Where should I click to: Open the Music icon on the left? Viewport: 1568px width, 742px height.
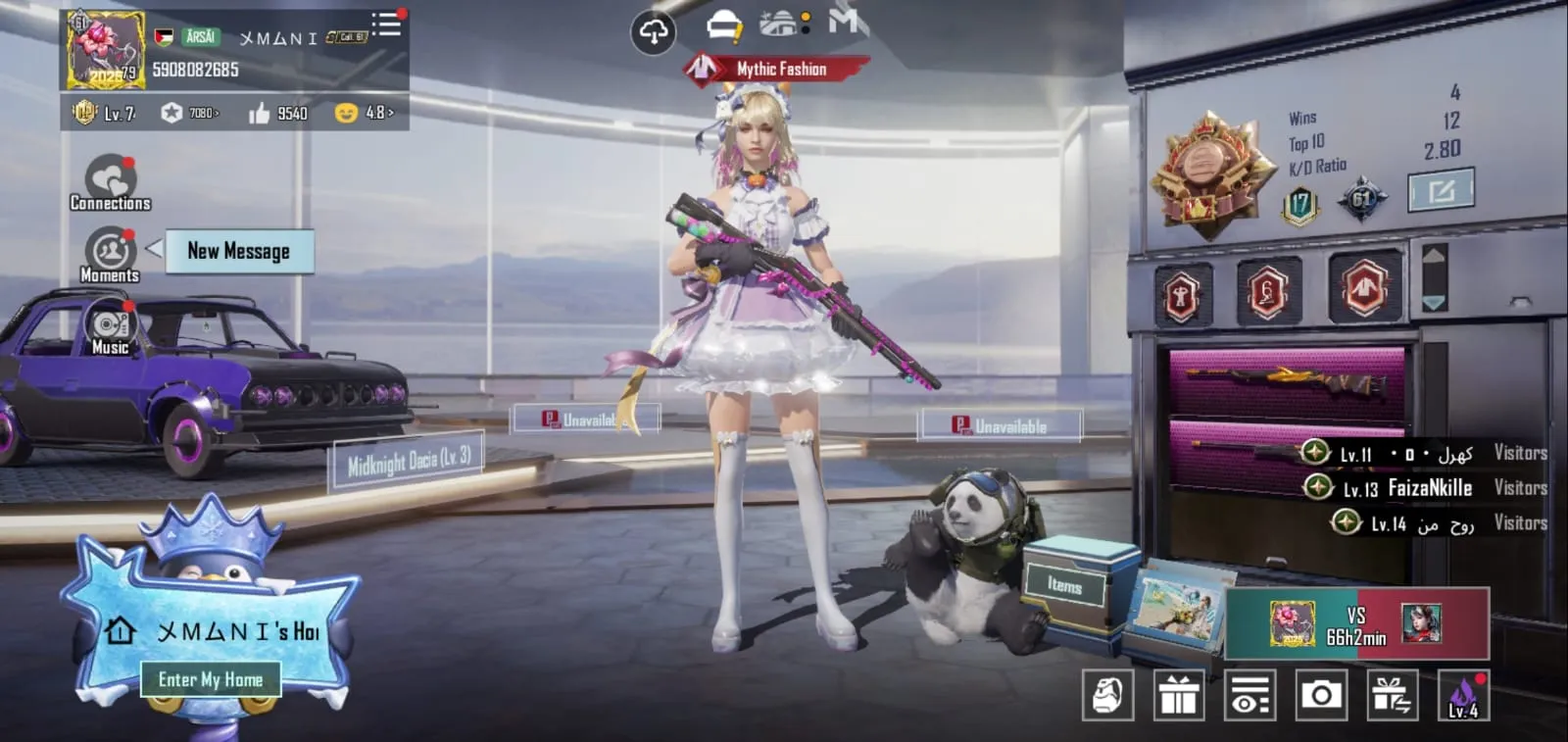point(109,323)
